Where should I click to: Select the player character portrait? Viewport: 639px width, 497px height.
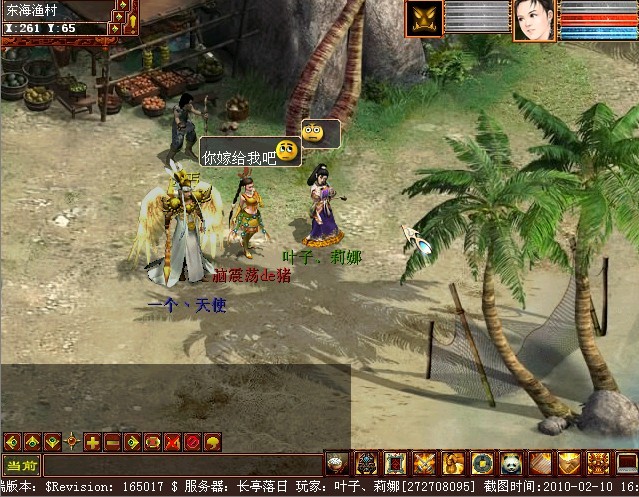pyautogui.click(x=534, y=20)
